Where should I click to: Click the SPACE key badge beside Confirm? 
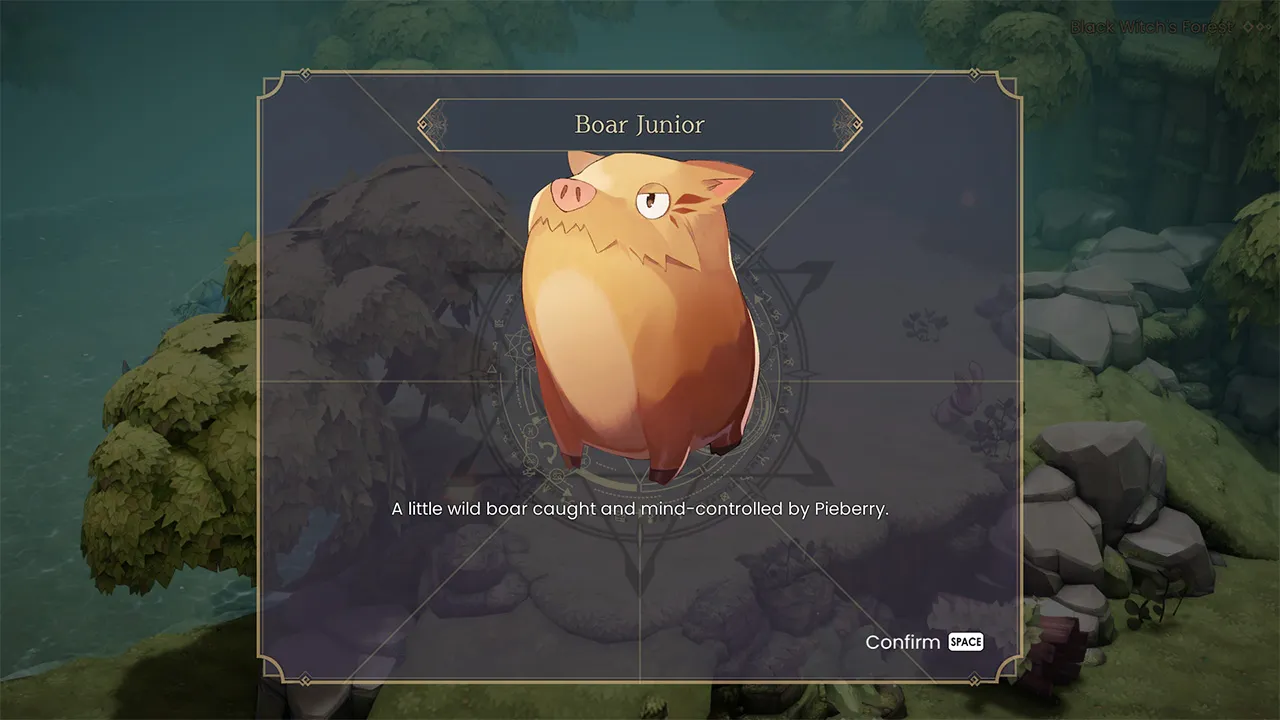965,642
